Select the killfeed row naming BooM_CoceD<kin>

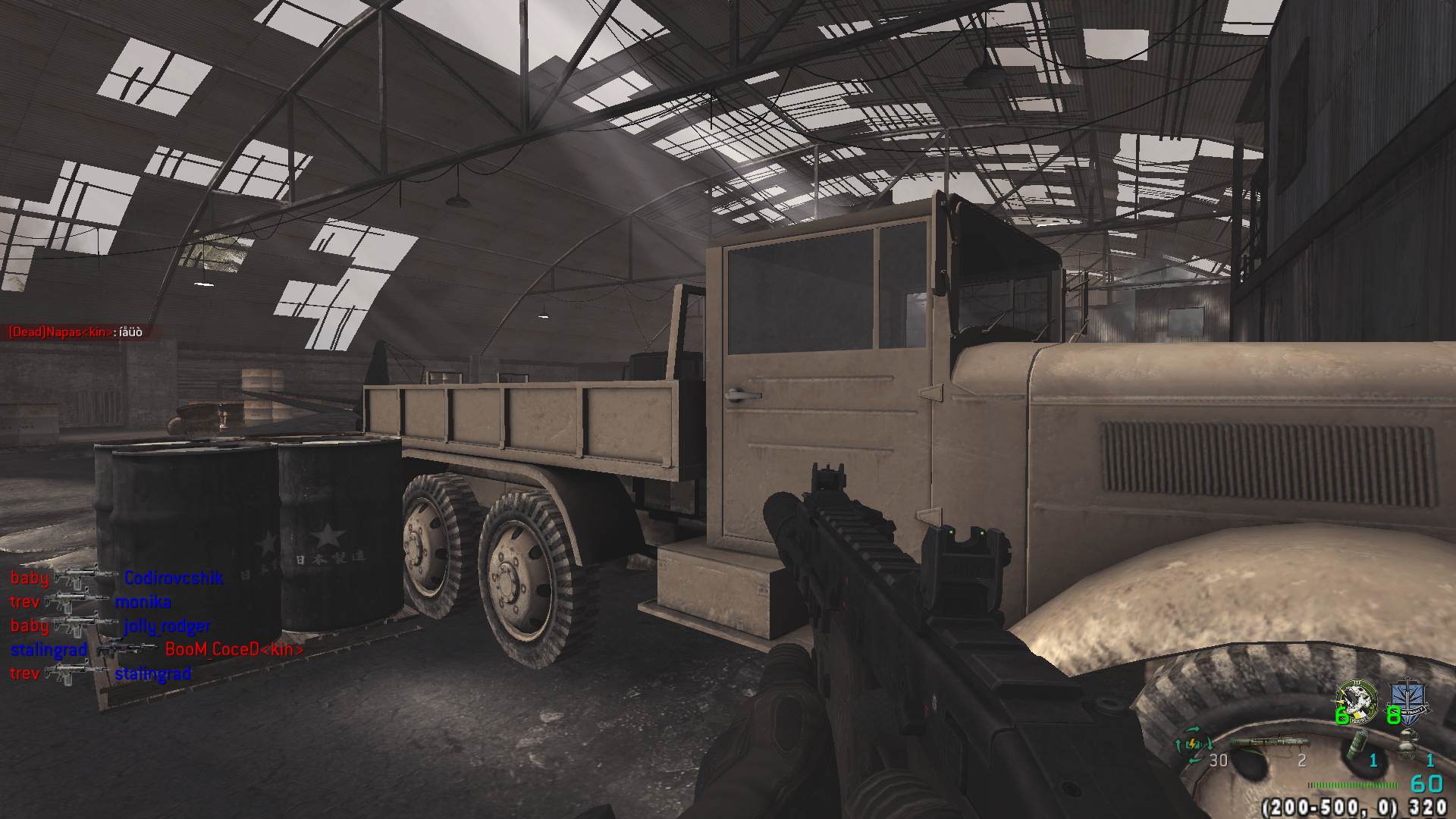coord(156,650)
